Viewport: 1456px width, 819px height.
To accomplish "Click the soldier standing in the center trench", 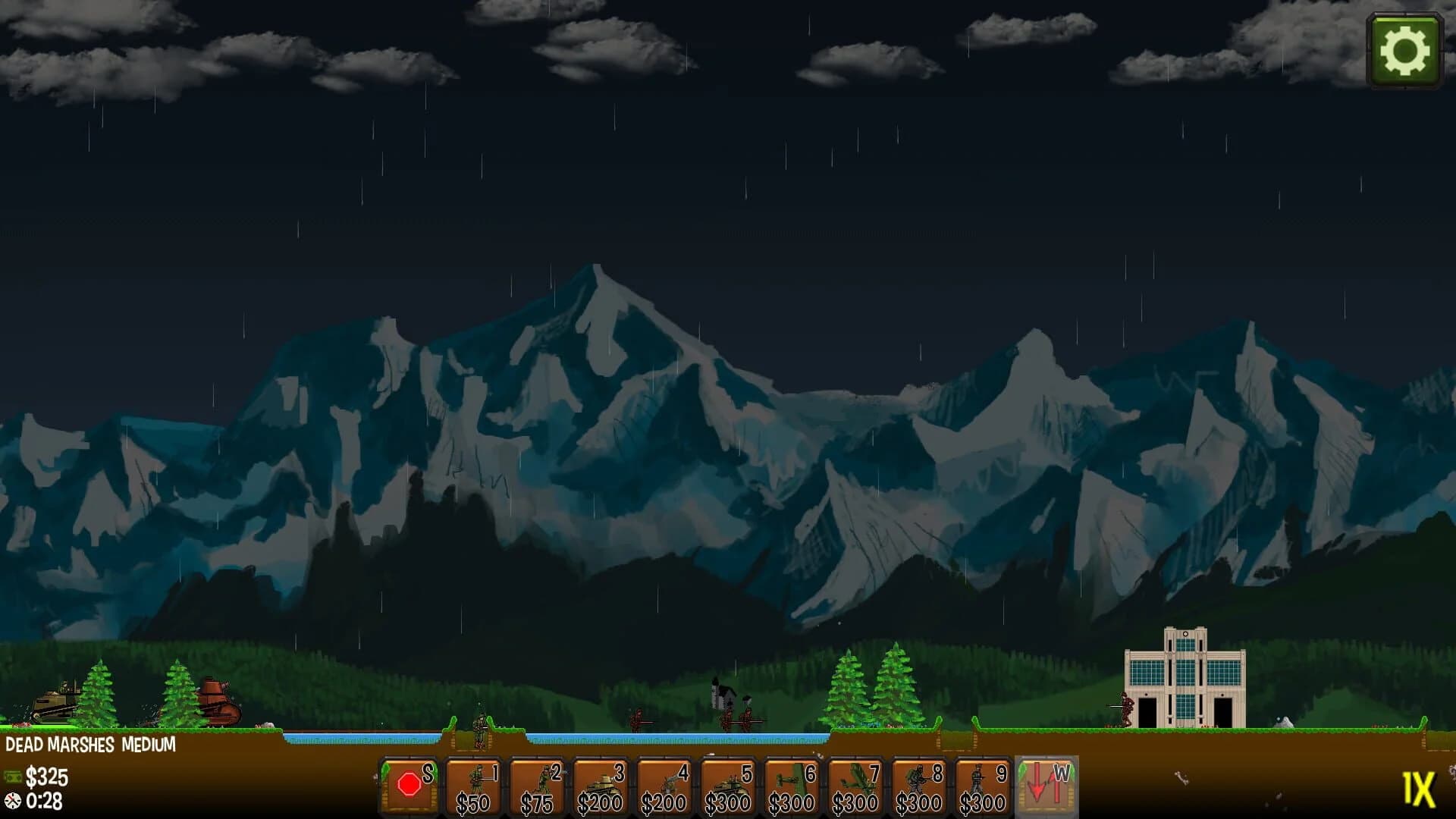I will [x=478, y=724].
